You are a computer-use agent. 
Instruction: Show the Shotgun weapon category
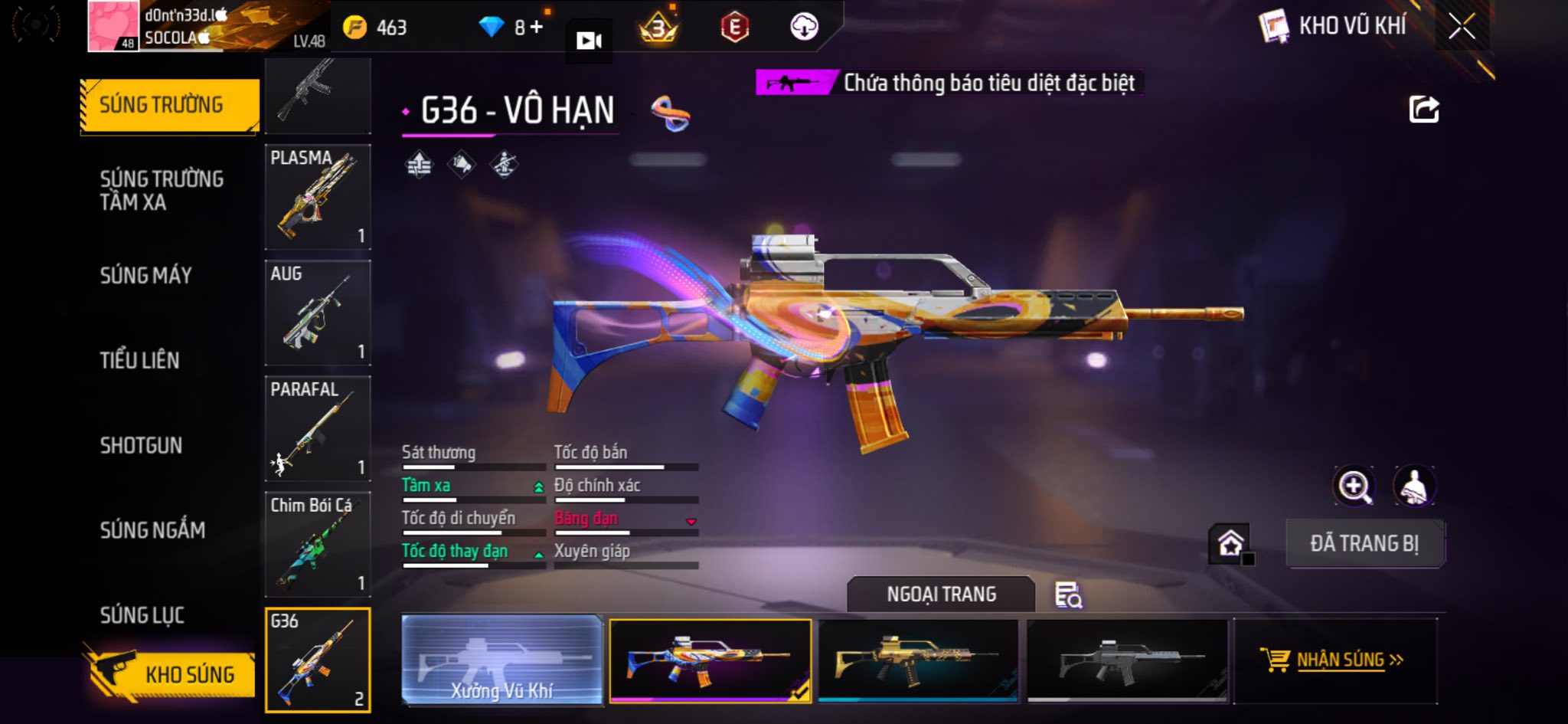(x=141, y=445)
